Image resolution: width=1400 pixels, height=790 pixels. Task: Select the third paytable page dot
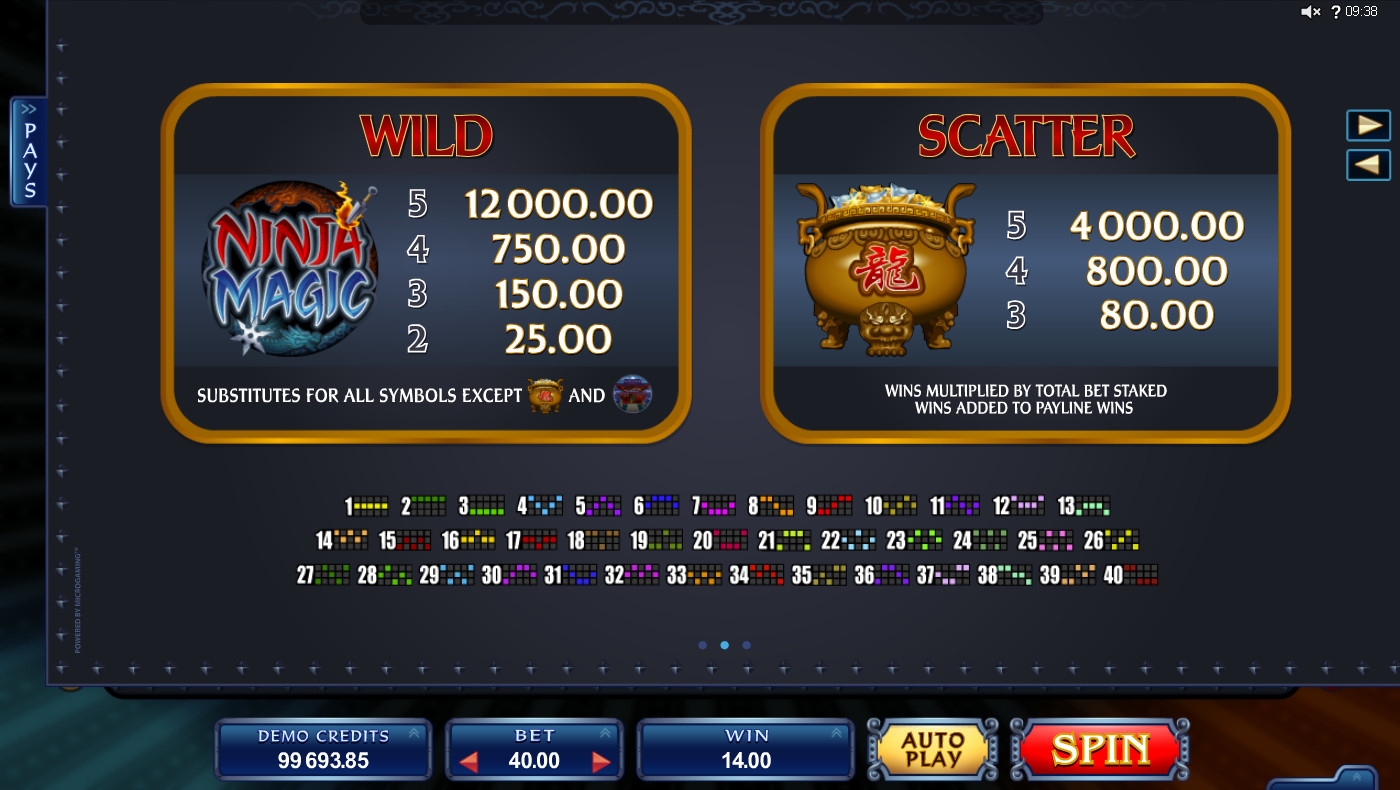746,645
